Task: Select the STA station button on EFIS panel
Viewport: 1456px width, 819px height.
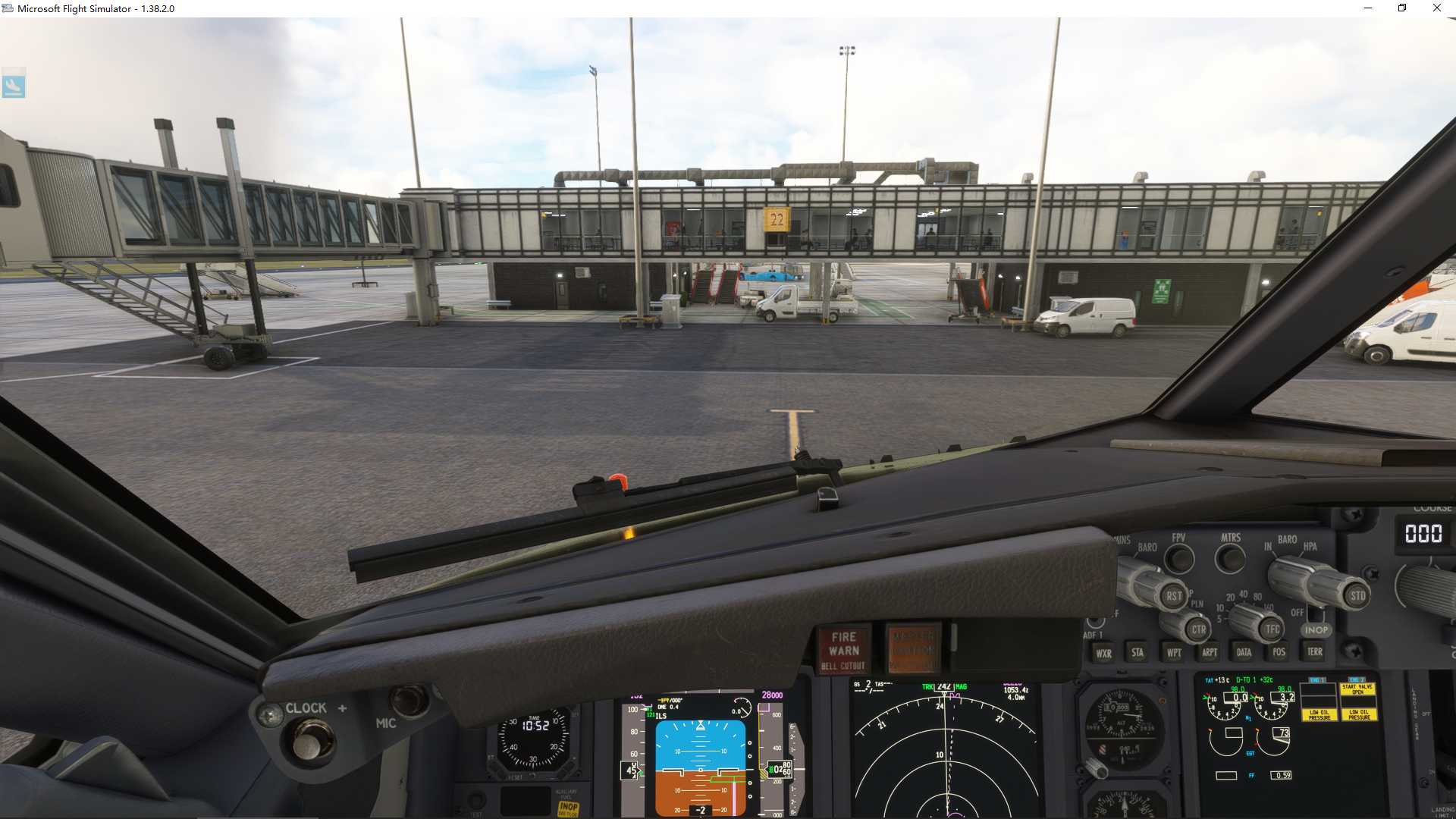Action: 1137,652
